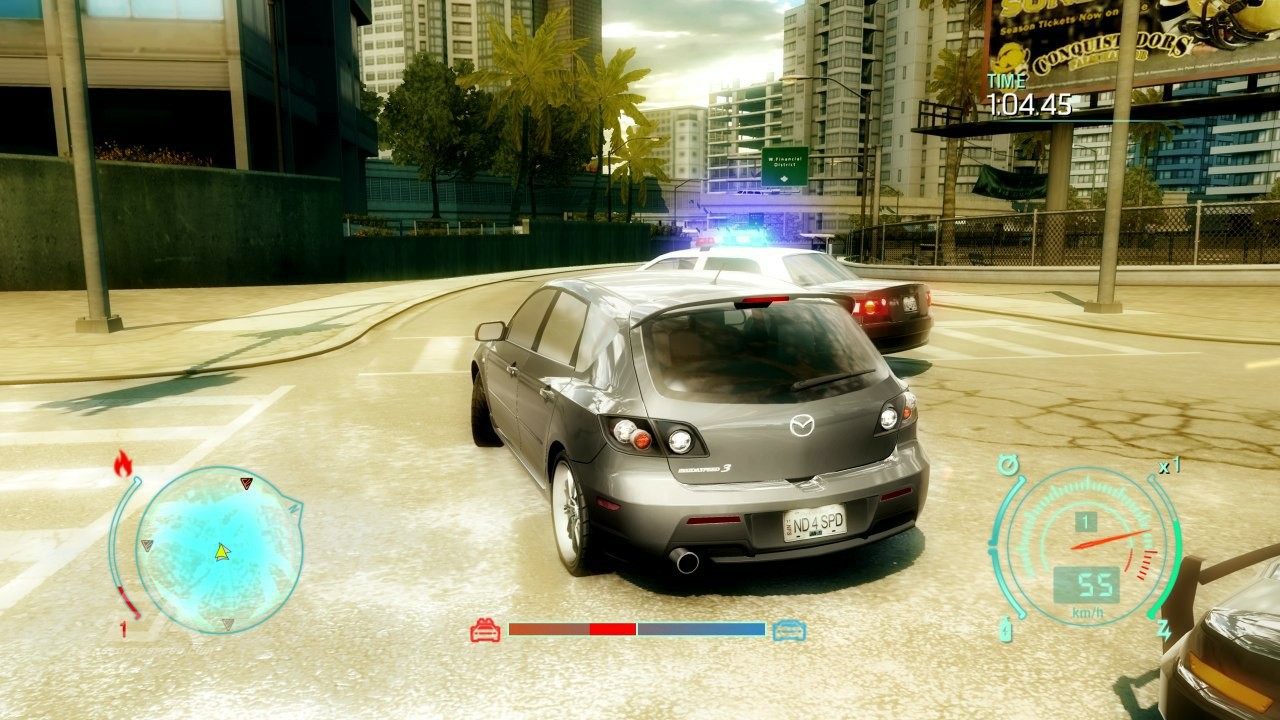1280x720 pixels.
Task: Toggle the x1 score multiplier
Action: [1168, 463]
